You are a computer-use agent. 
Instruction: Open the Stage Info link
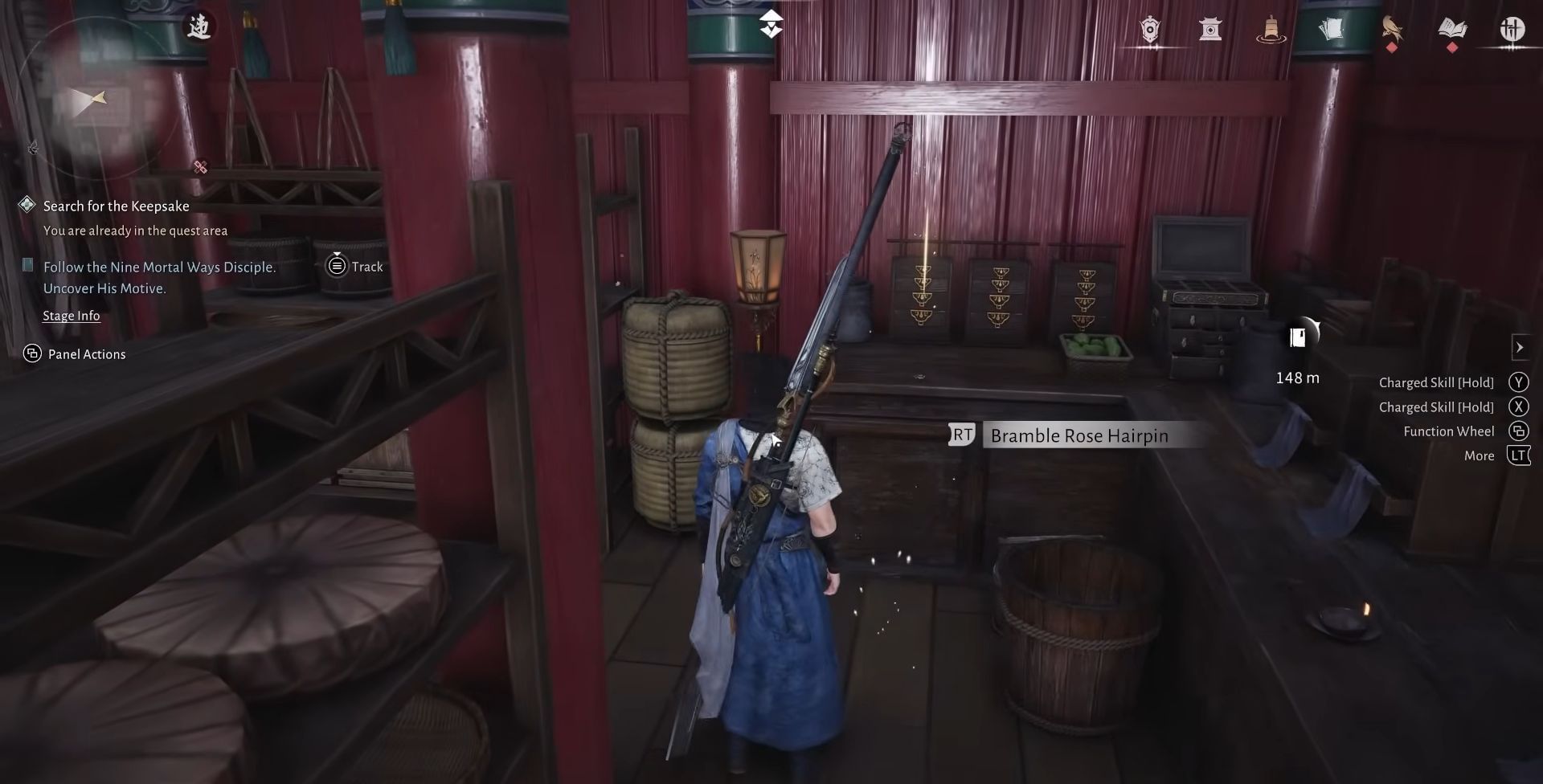pyautogui.click(x=72, y=315)
